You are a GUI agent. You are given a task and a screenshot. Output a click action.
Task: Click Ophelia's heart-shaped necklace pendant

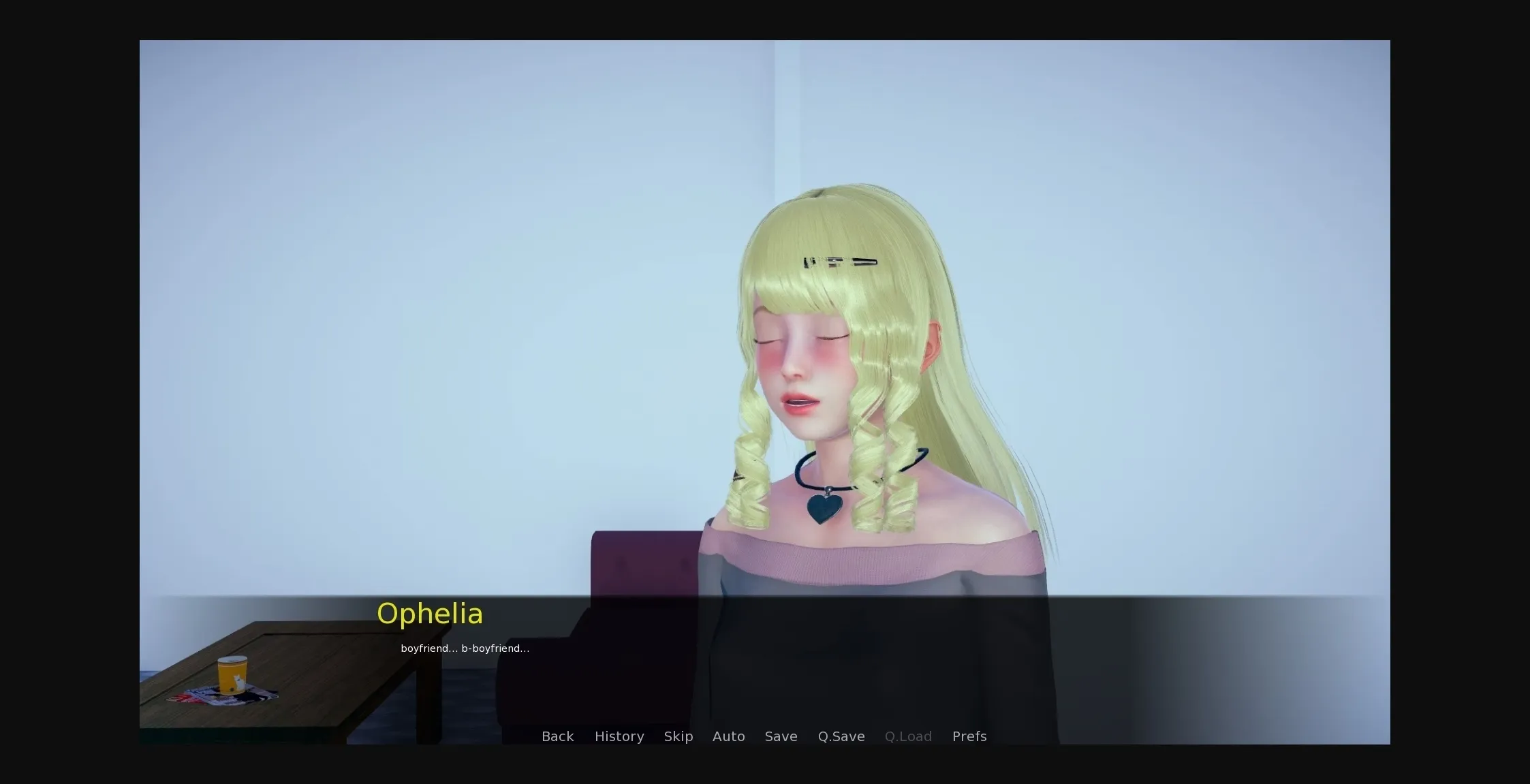click(822, 507)
